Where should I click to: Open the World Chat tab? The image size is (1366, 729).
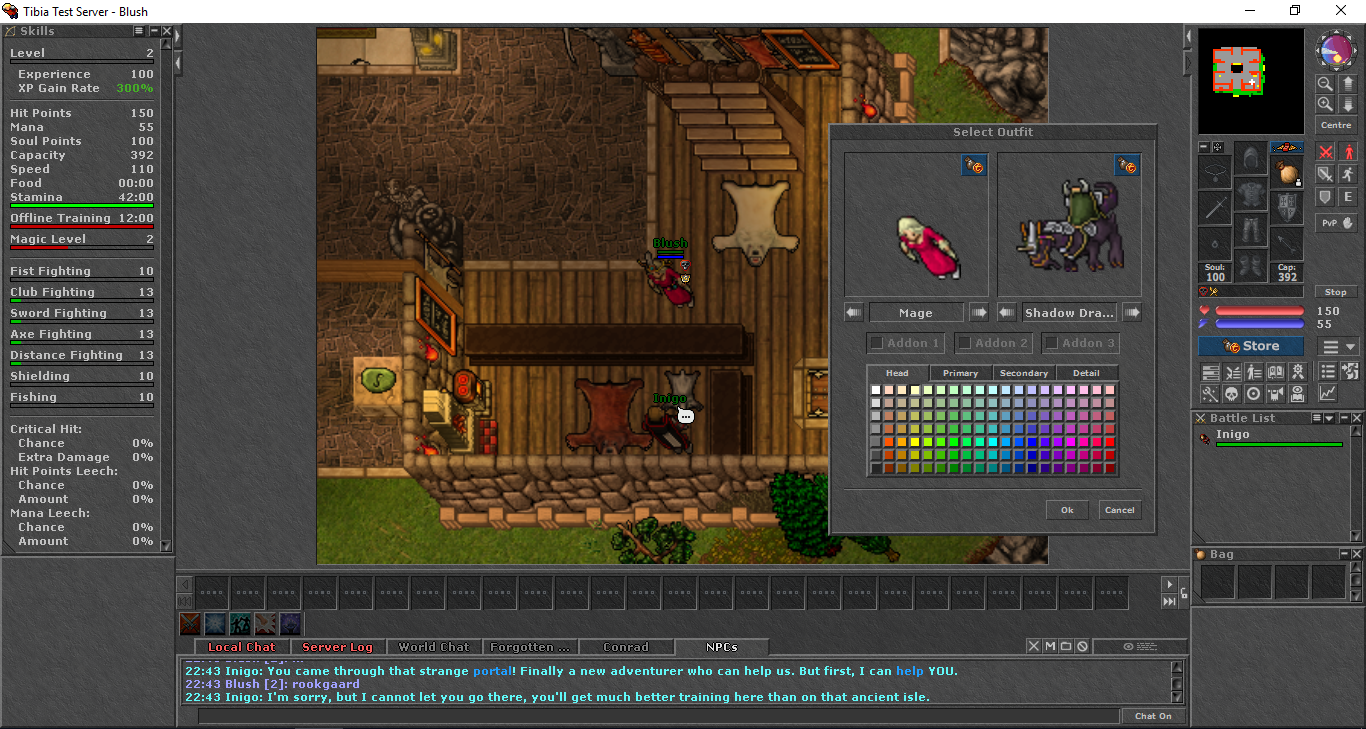coord(434,647)
